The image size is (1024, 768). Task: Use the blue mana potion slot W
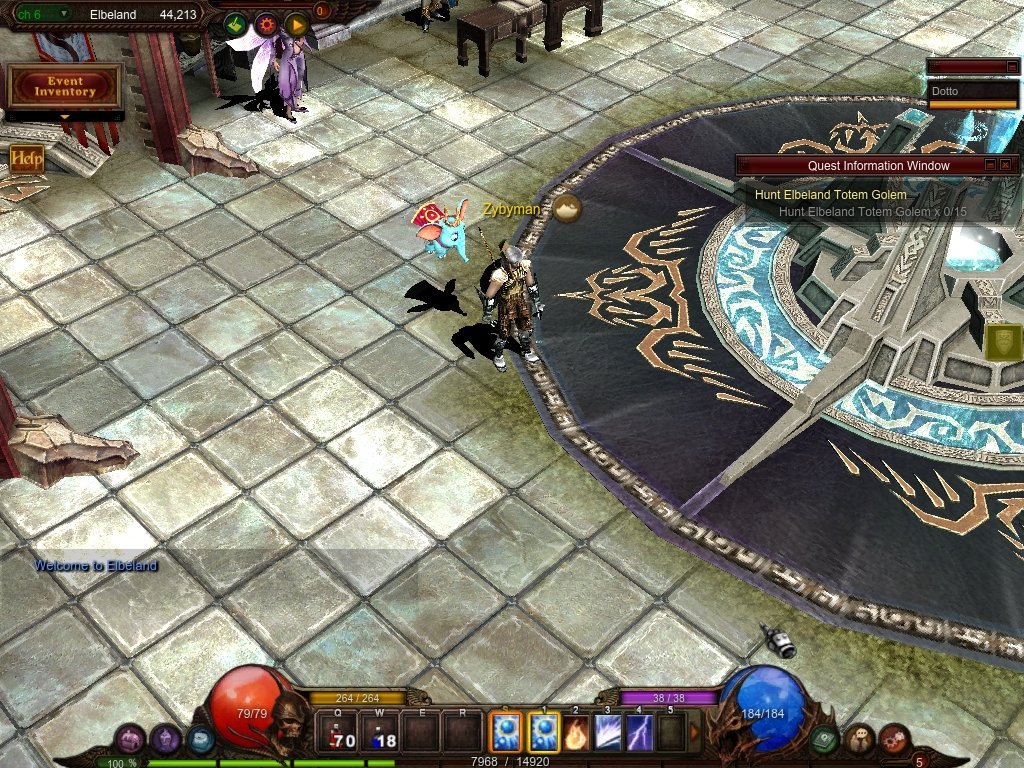pyautogui.click(x=379, y=733)
